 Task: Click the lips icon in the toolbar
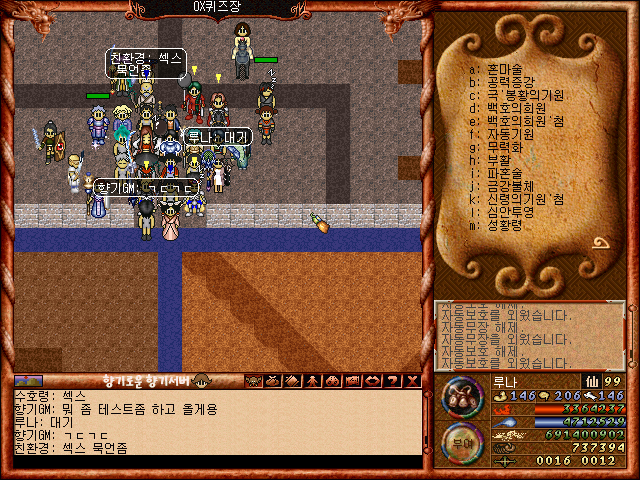click(x=372, y=380)
